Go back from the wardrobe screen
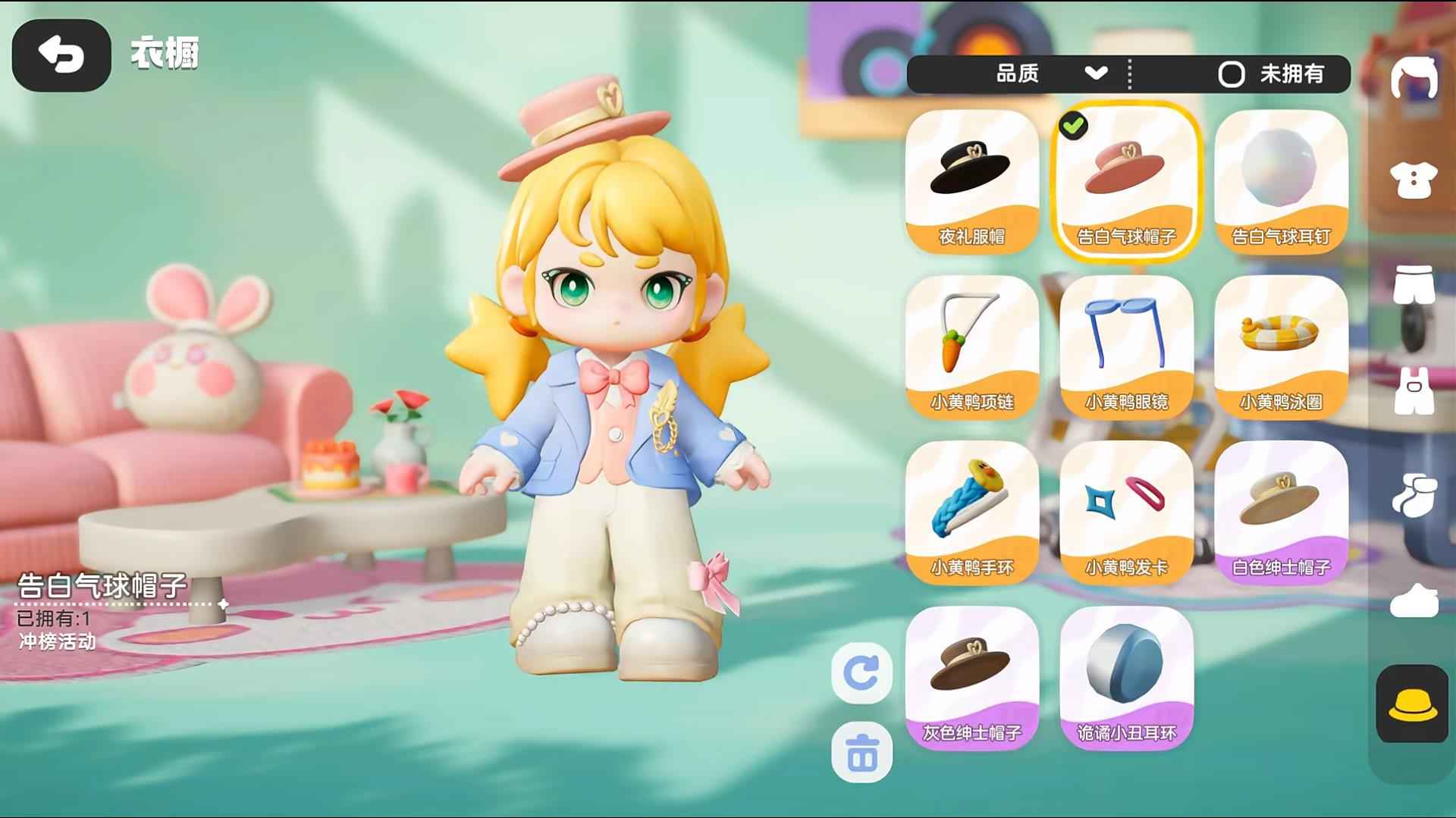Viewport: 1456px width, 818px height. click(x=61, y=55)
